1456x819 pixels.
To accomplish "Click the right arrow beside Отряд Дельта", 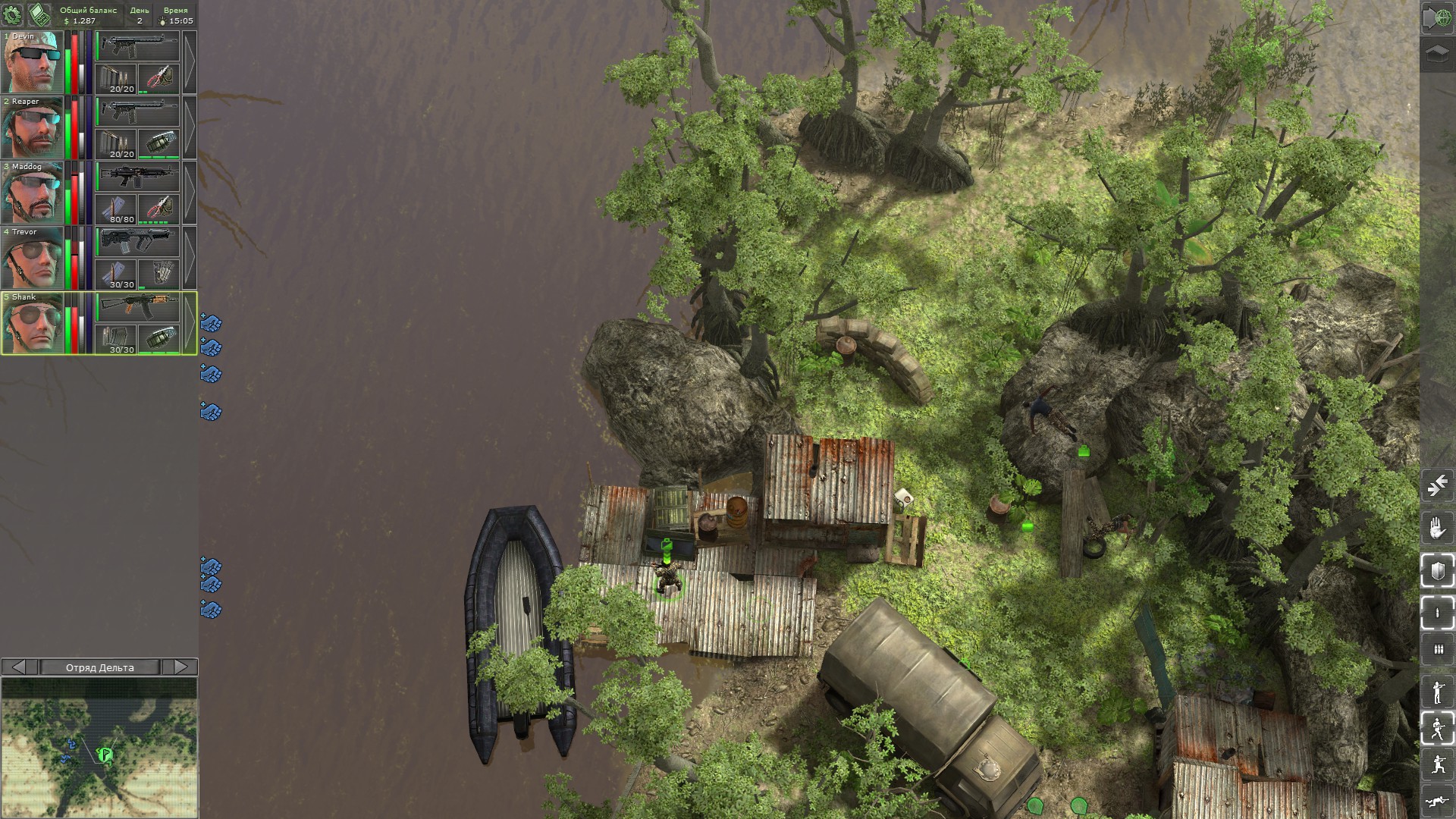I will (x=182, y=668).
